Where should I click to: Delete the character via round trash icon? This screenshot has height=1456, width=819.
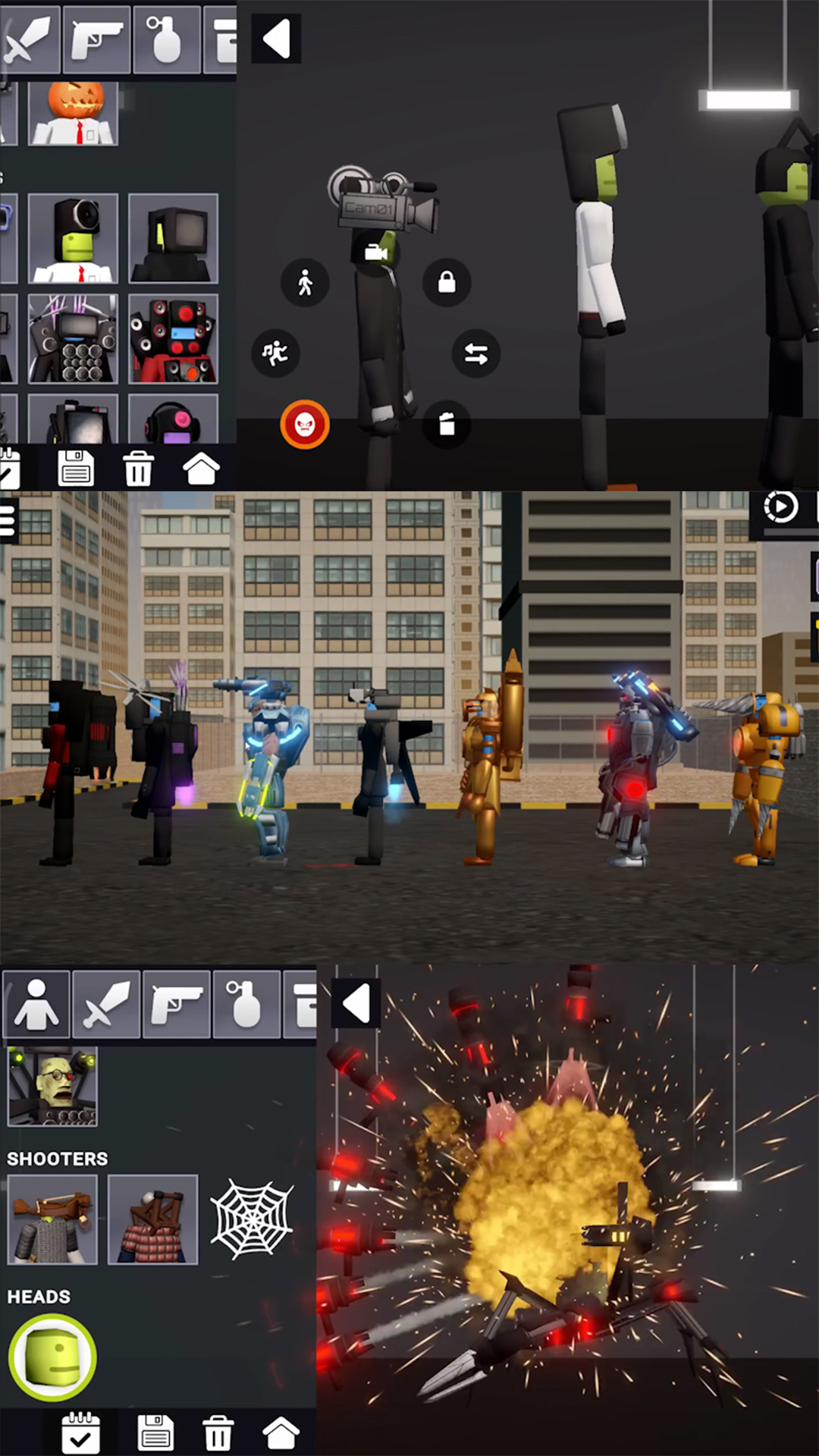[x=447, y=424]
